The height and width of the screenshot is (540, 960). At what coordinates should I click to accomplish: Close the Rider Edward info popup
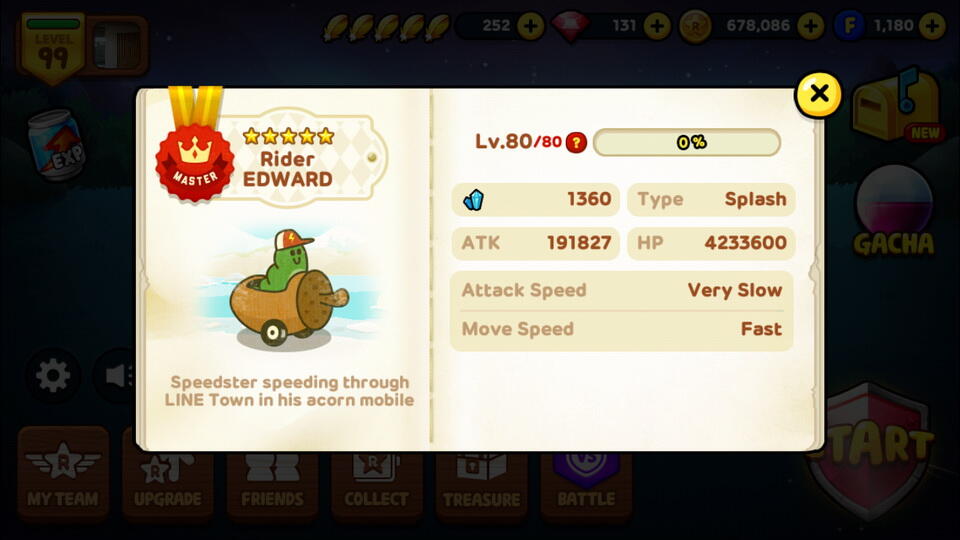[819, 94]
